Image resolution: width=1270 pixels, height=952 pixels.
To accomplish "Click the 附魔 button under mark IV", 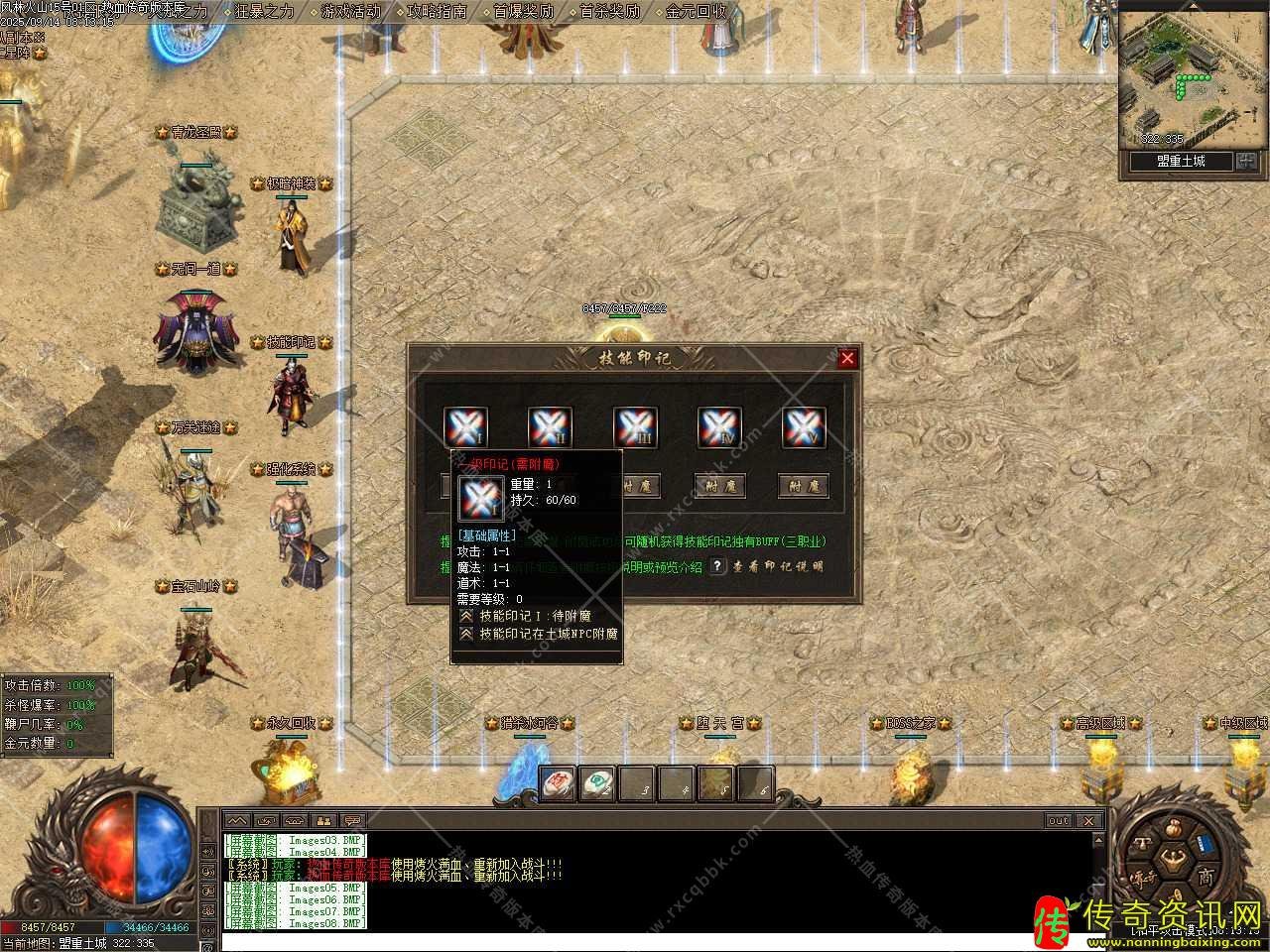I will [720, 486].
